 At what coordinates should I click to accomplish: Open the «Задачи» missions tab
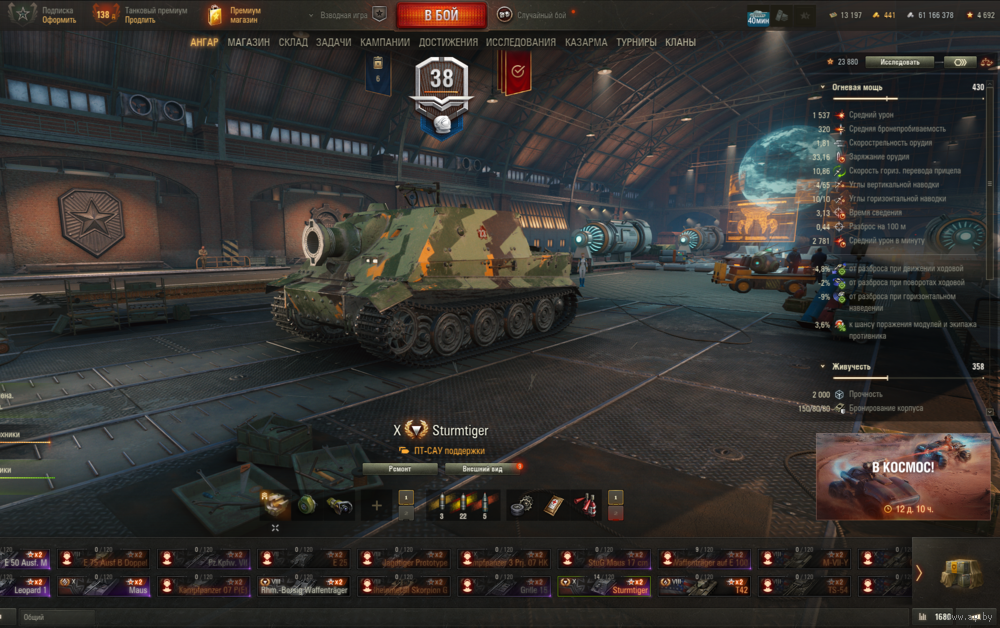(333, 43)
